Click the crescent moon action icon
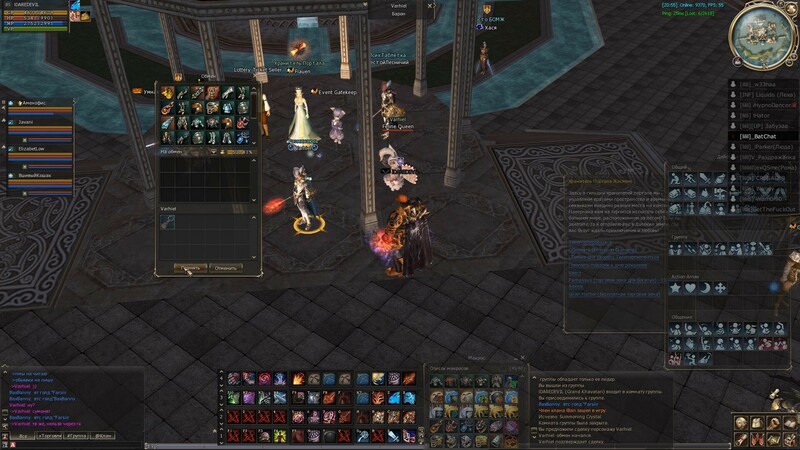800x450 pixels. click(x=706, y=288)
